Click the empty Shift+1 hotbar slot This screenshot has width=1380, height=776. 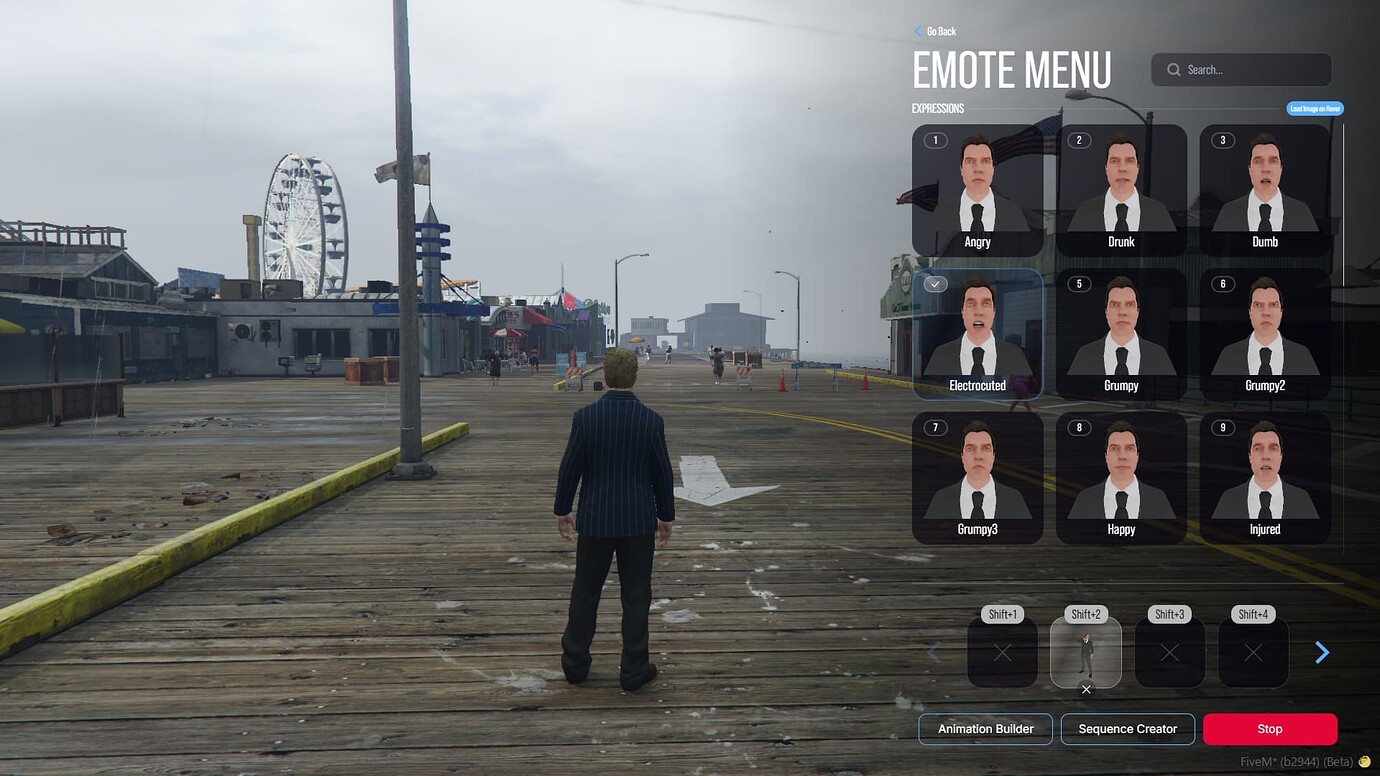pyautogui.click(x=1002, y=652)
